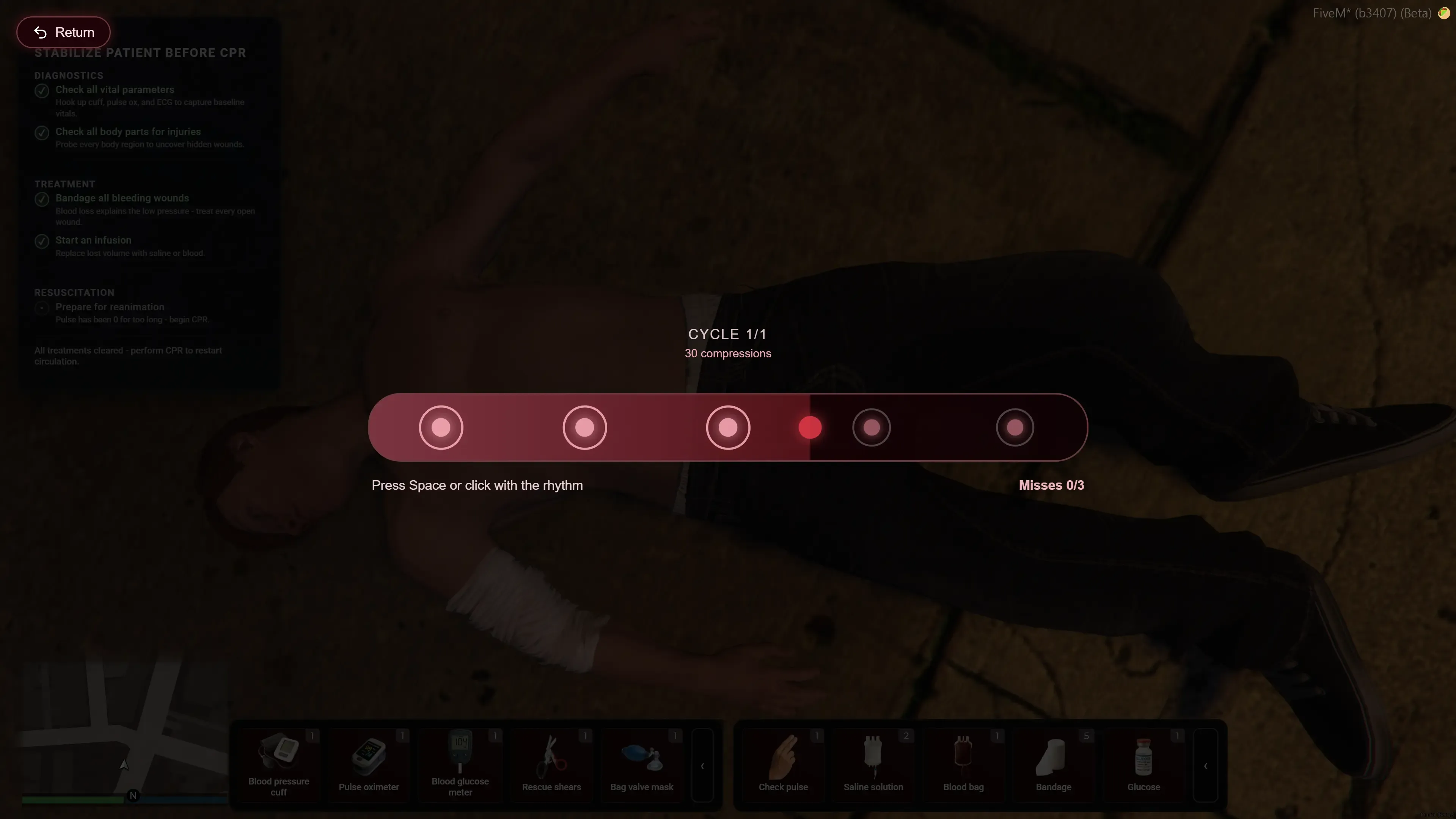Collapse the diagnostic tools bar arrow
The height and width of the screenshot is (819, 1456).
pos(702,766)
